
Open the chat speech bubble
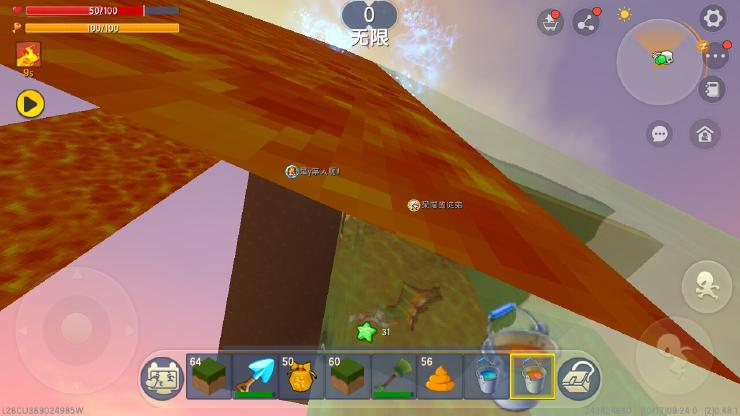pyautogui.click(x=659, y=133)
